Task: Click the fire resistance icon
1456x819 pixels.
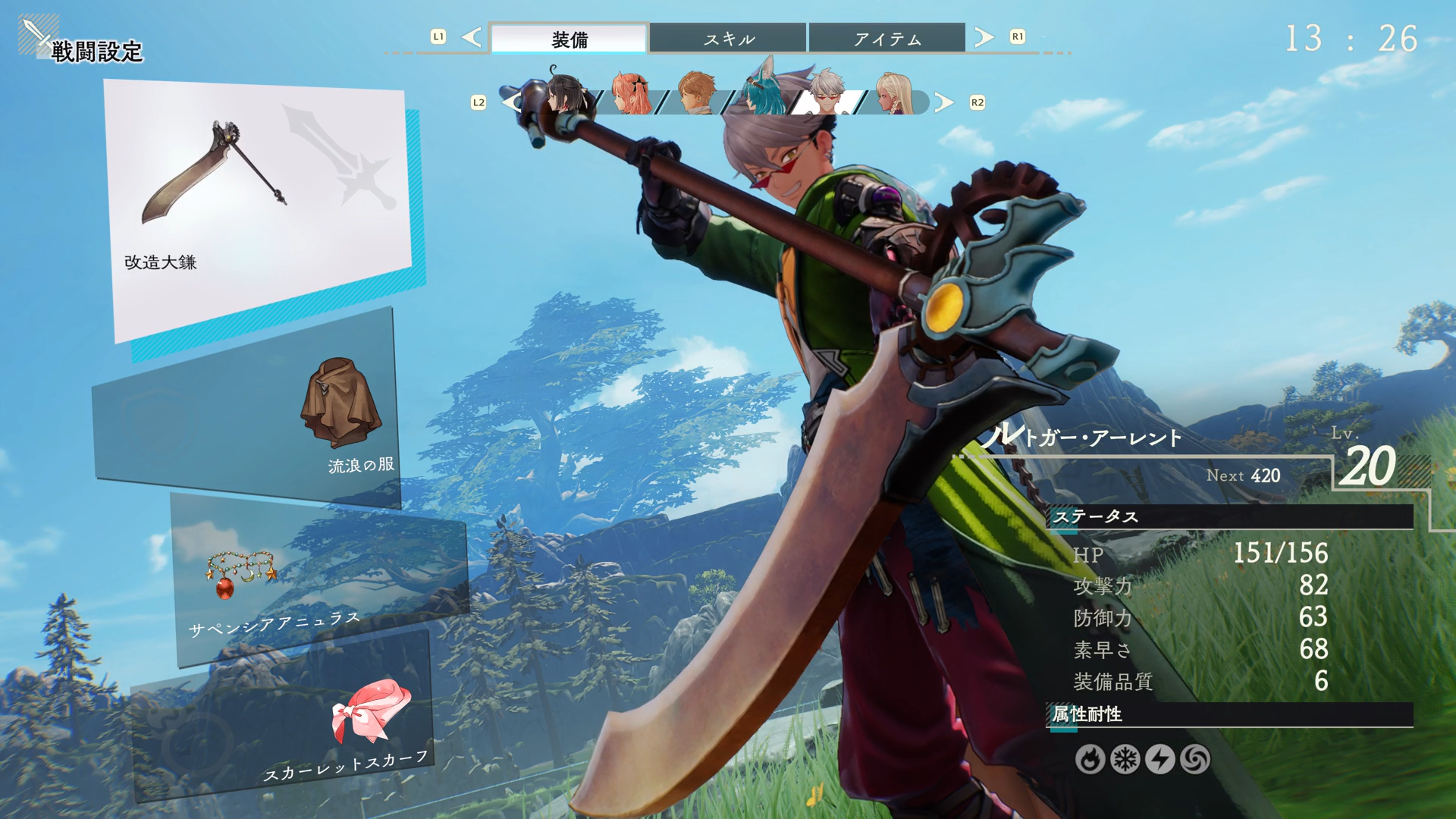Action: point(1090,759)
